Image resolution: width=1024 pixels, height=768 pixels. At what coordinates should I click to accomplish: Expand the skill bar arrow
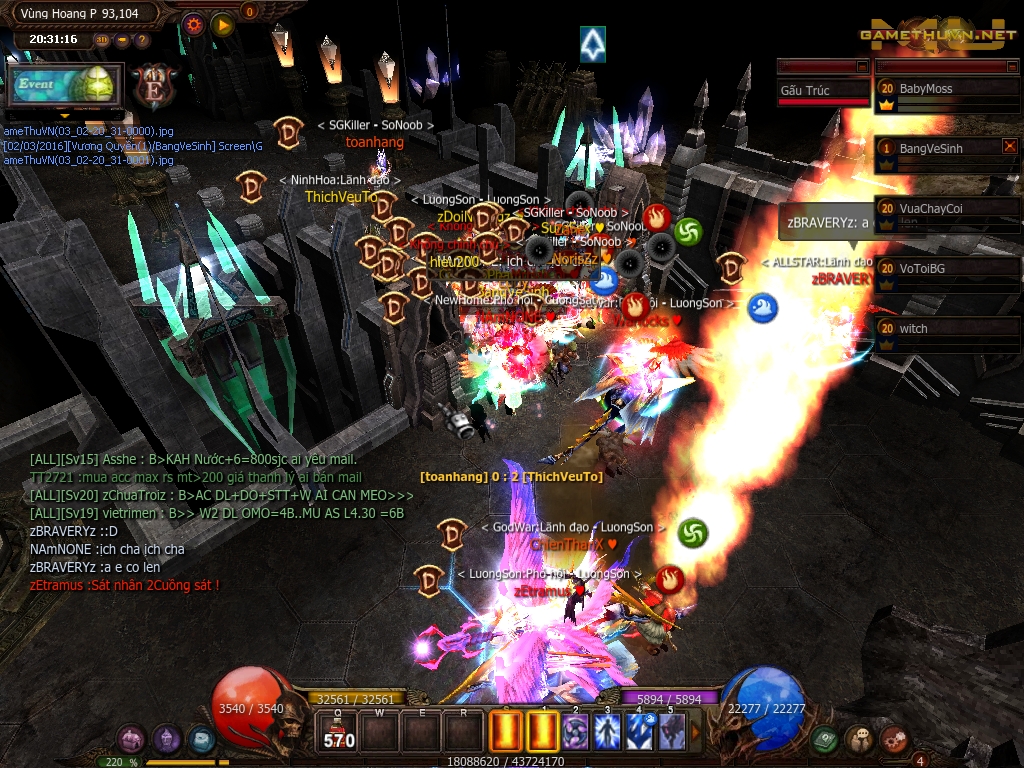pyautogui.click(x=696, y=731)
